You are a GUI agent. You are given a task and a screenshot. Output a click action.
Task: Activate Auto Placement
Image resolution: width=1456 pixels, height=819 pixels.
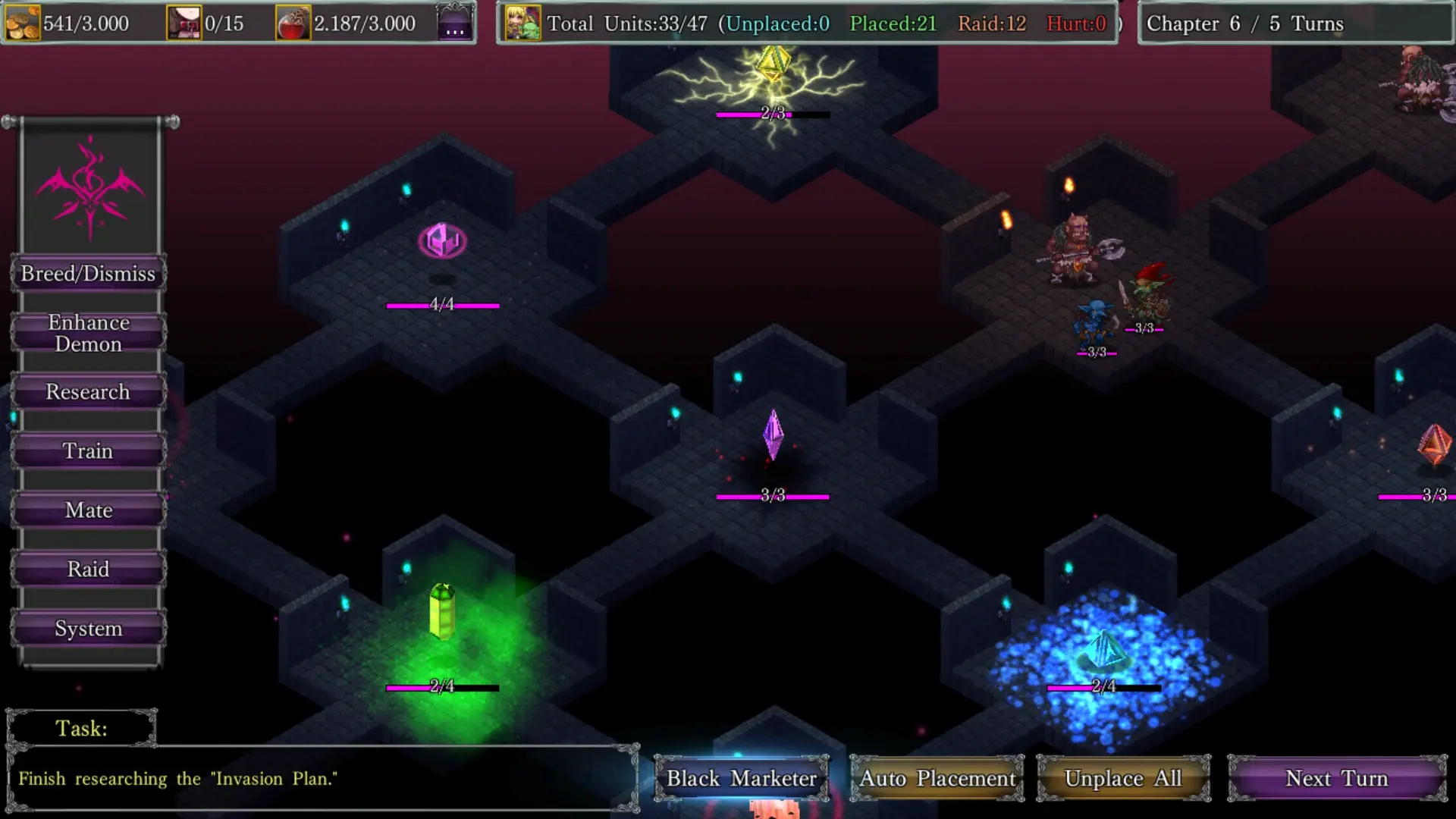(937, 778)
